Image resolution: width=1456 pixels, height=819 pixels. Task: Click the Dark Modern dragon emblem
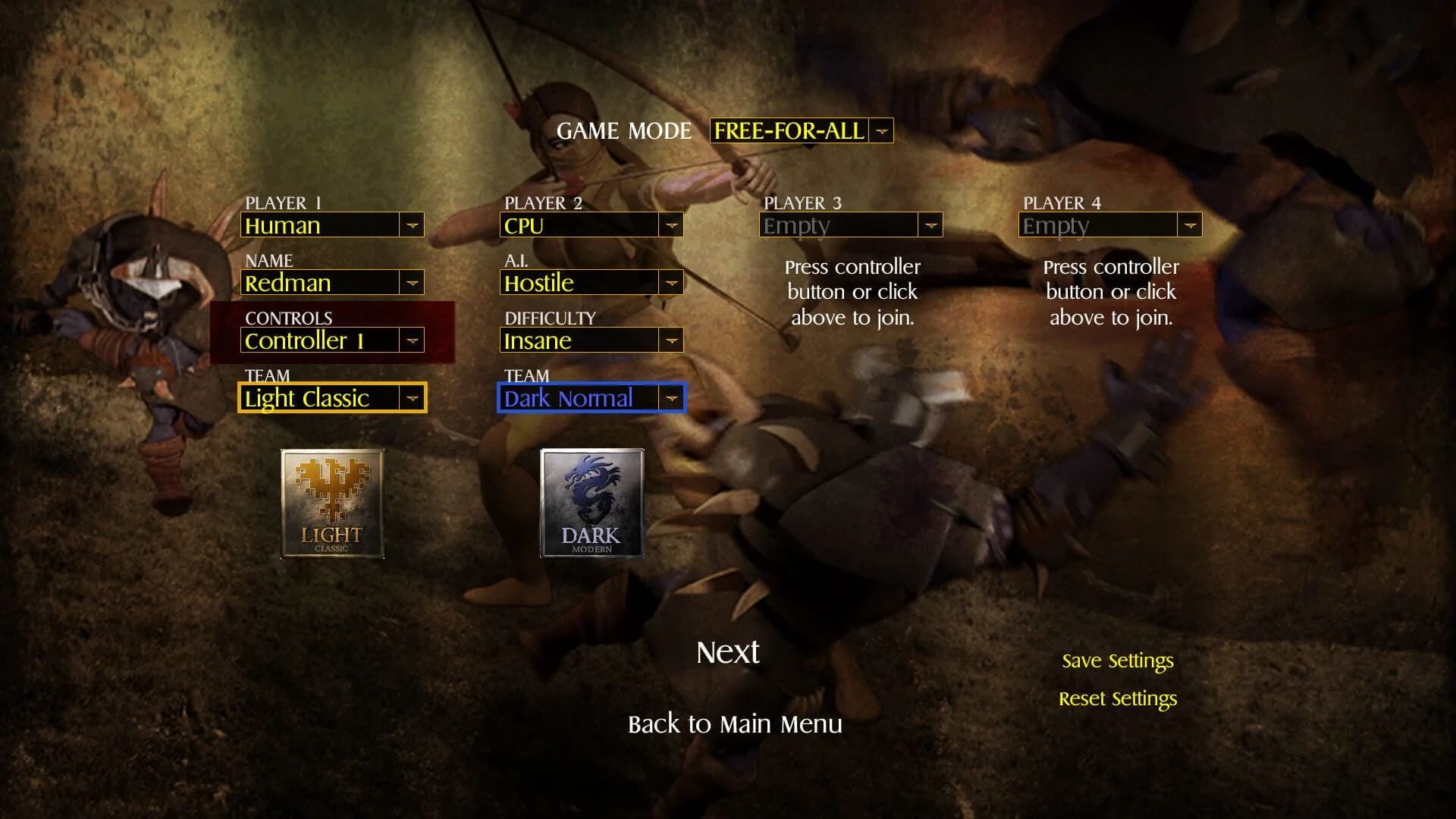point(592,503)
